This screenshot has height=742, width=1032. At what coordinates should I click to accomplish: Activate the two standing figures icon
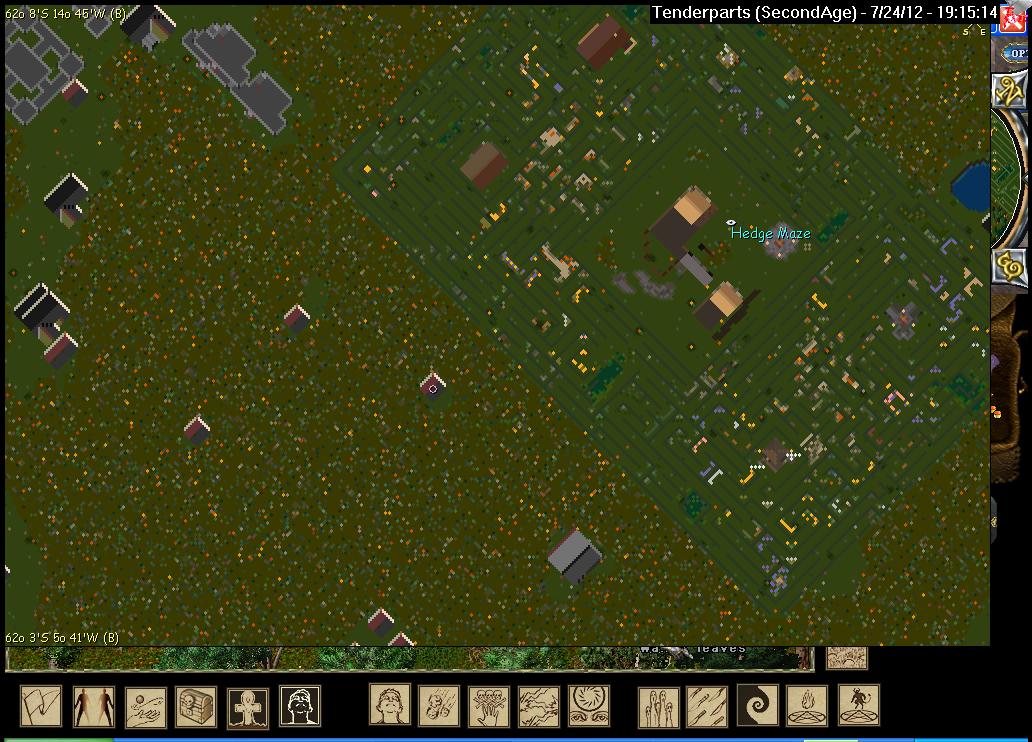[93, 706]
